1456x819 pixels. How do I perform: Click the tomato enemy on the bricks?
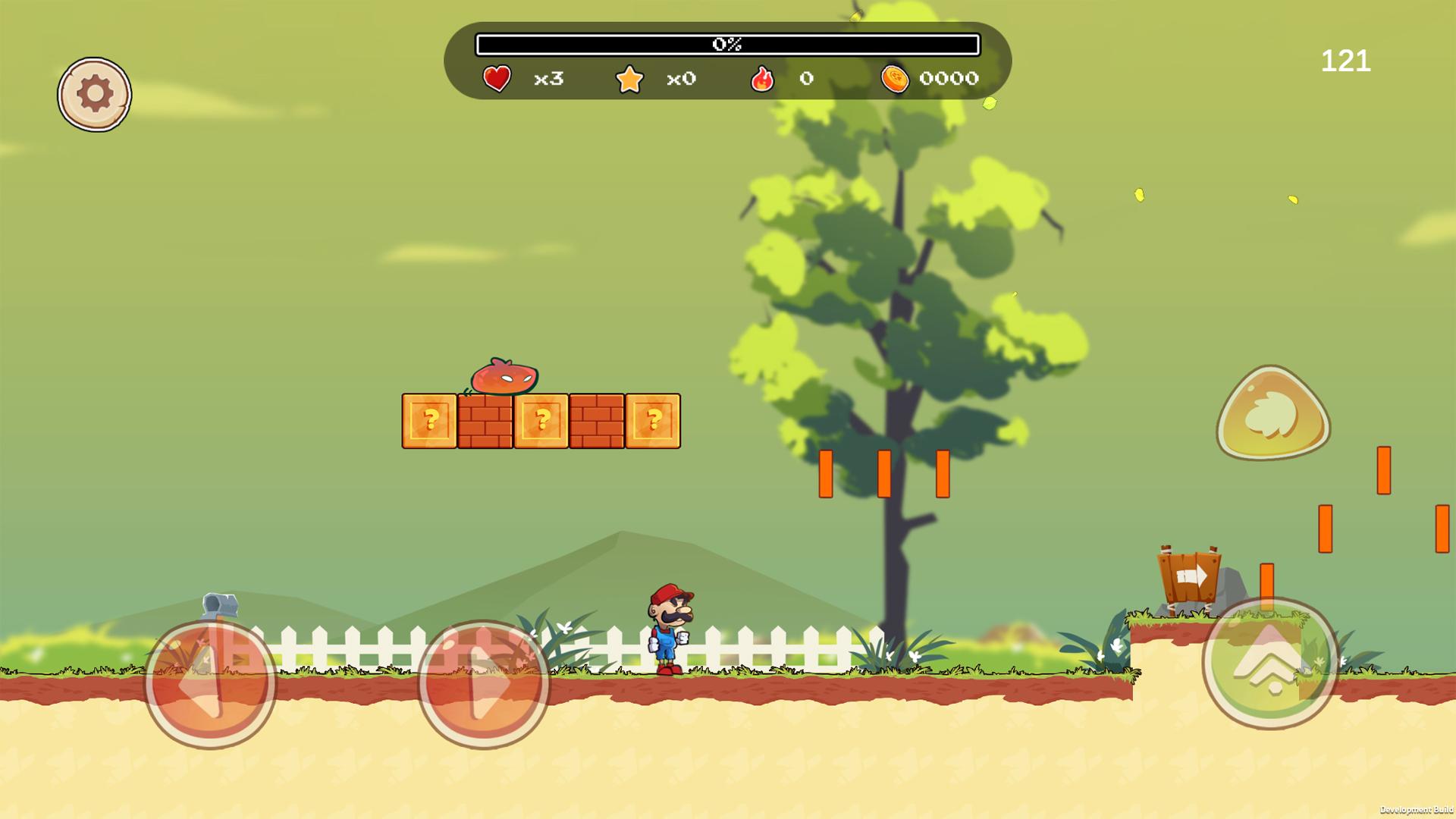tap(504, 377)
